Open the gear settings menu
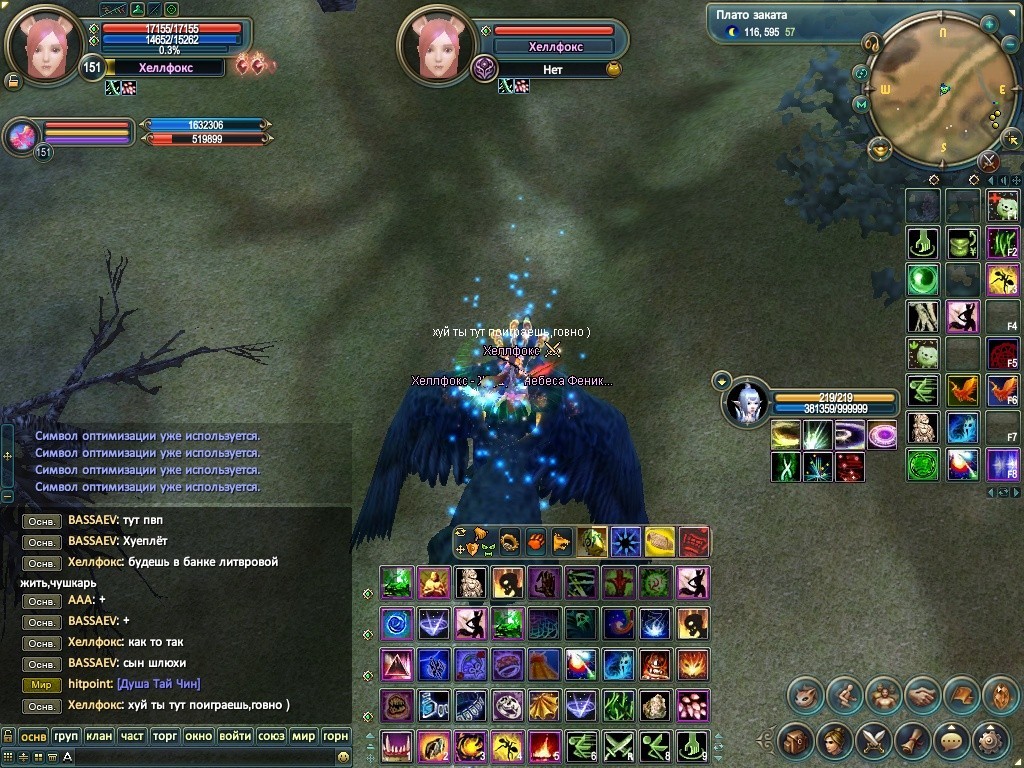Image resolution: width=1024 pixels, height=768 pixels. click(990, 741)
